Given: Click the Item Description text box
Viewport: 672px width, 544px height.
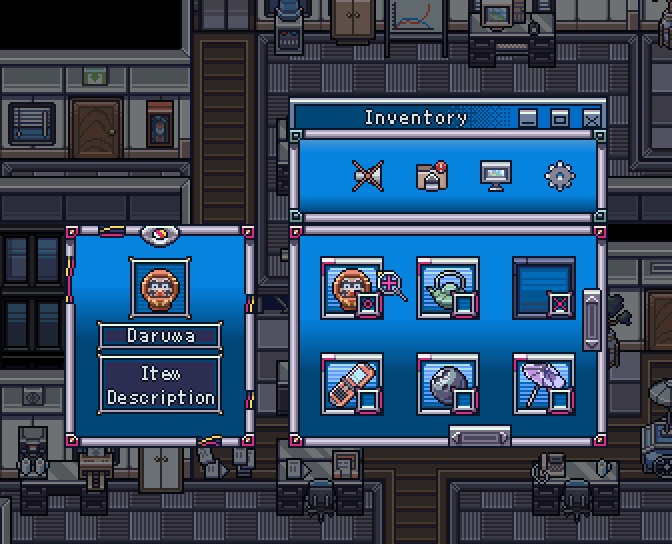Looking at the screenshot, I should click(160, 385).
